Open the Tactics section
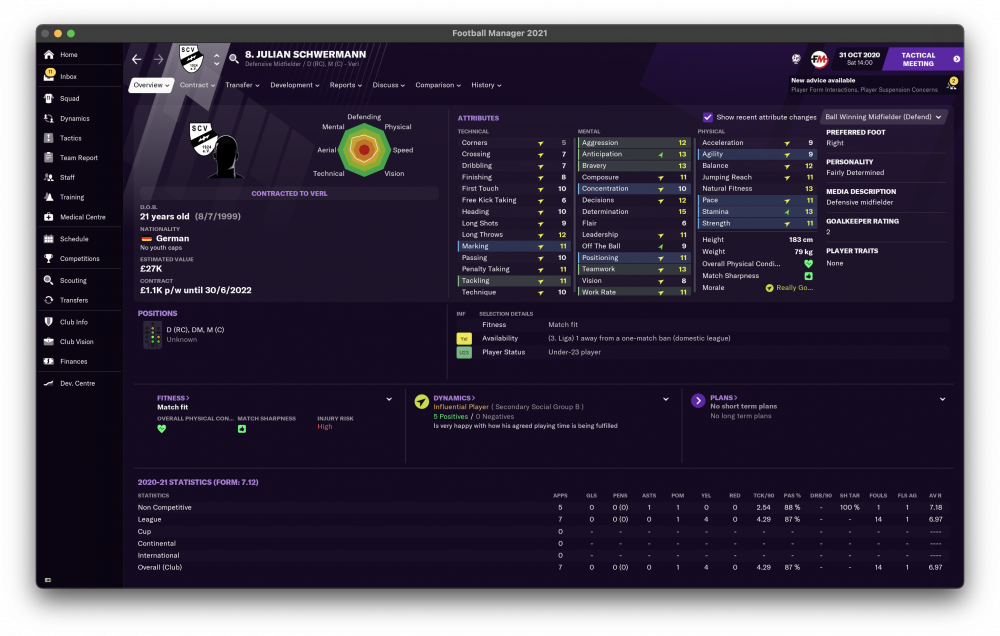Viewport: 1000px width, 636px height. [x=70, y=138]
